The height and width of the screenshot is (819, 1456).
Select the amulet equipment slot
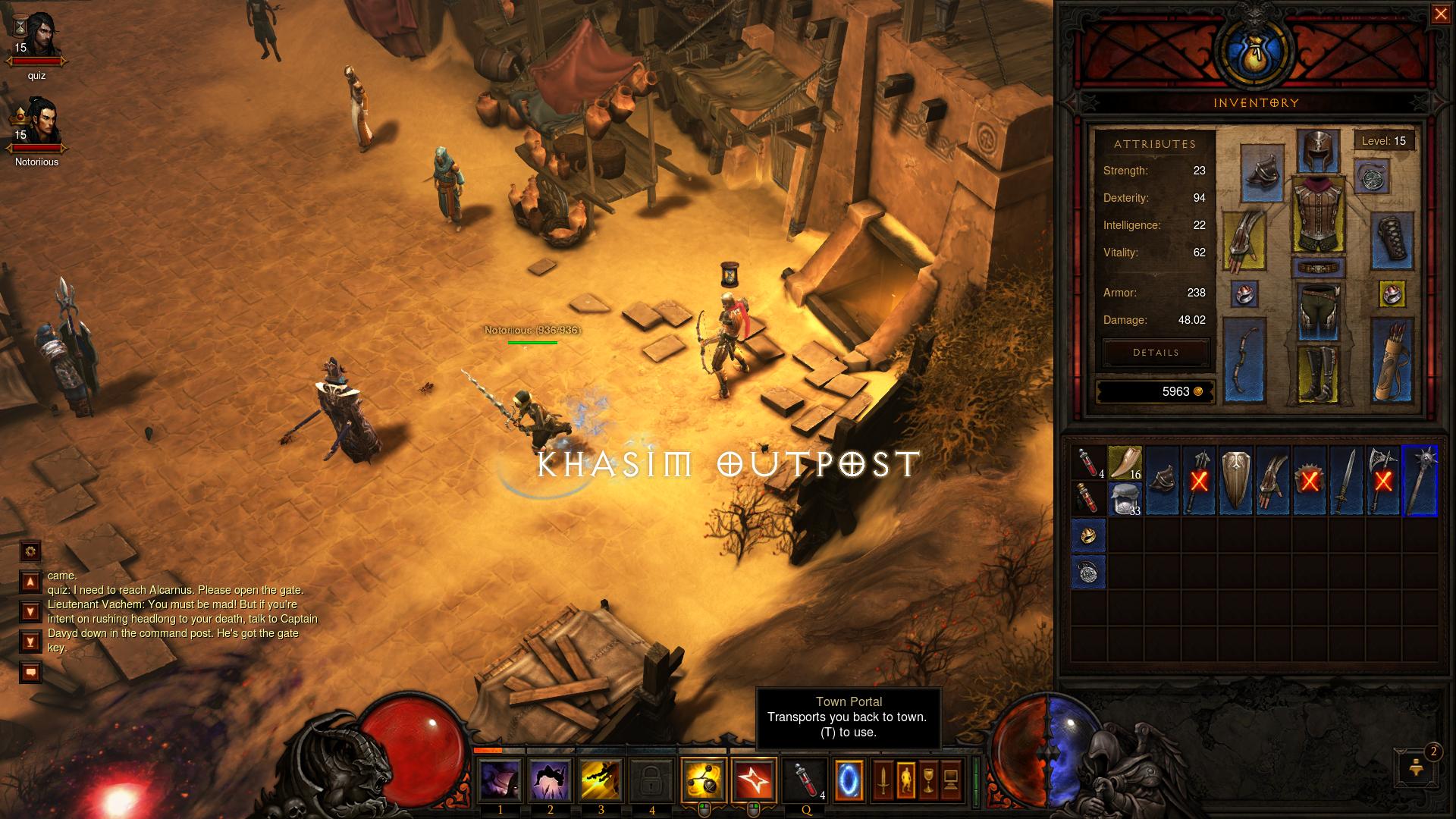1371,177
